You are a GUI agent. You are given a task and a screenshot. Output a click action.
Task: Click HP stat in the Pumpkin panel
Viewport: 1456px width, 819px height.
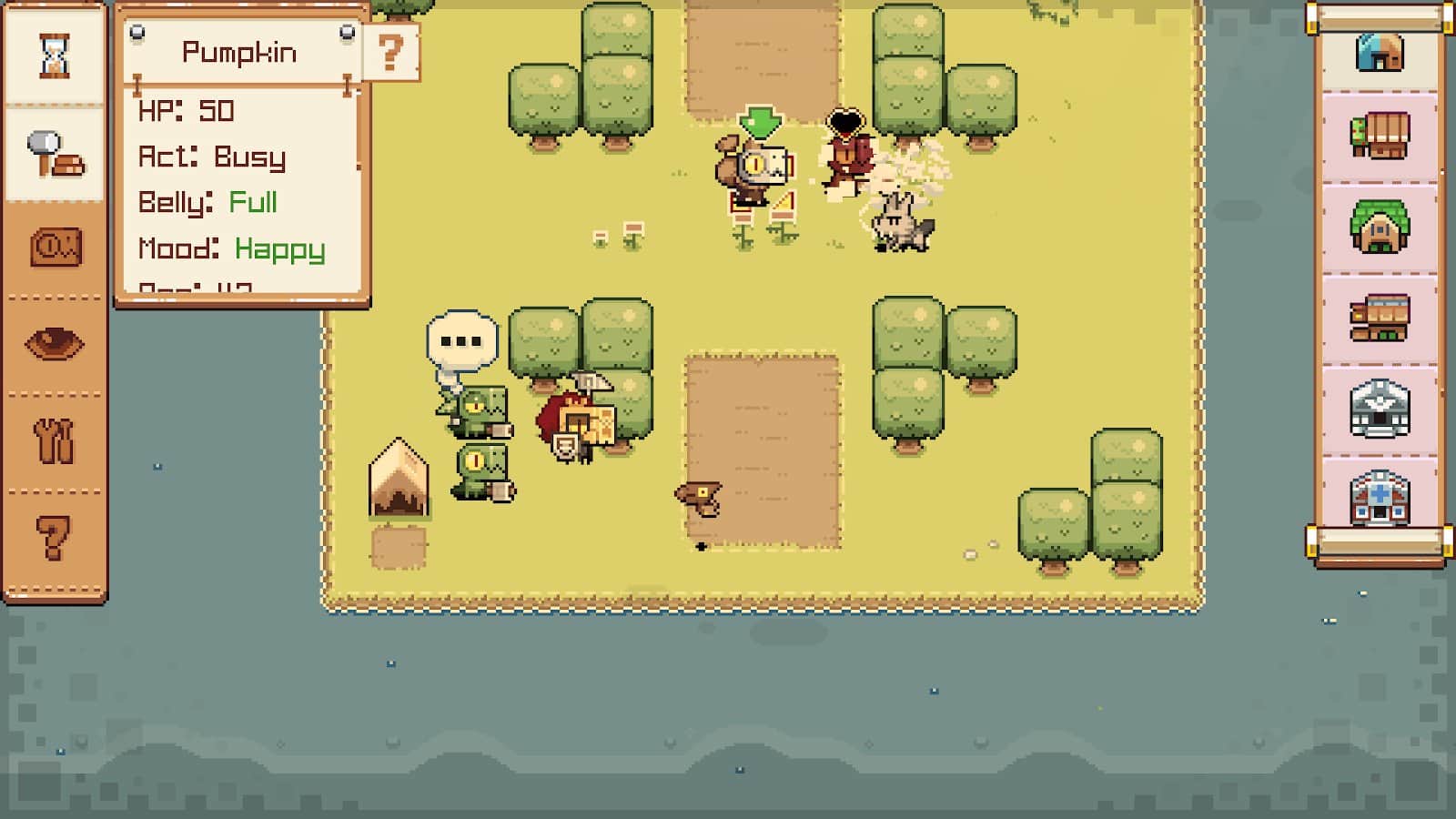tap(187, 111)
